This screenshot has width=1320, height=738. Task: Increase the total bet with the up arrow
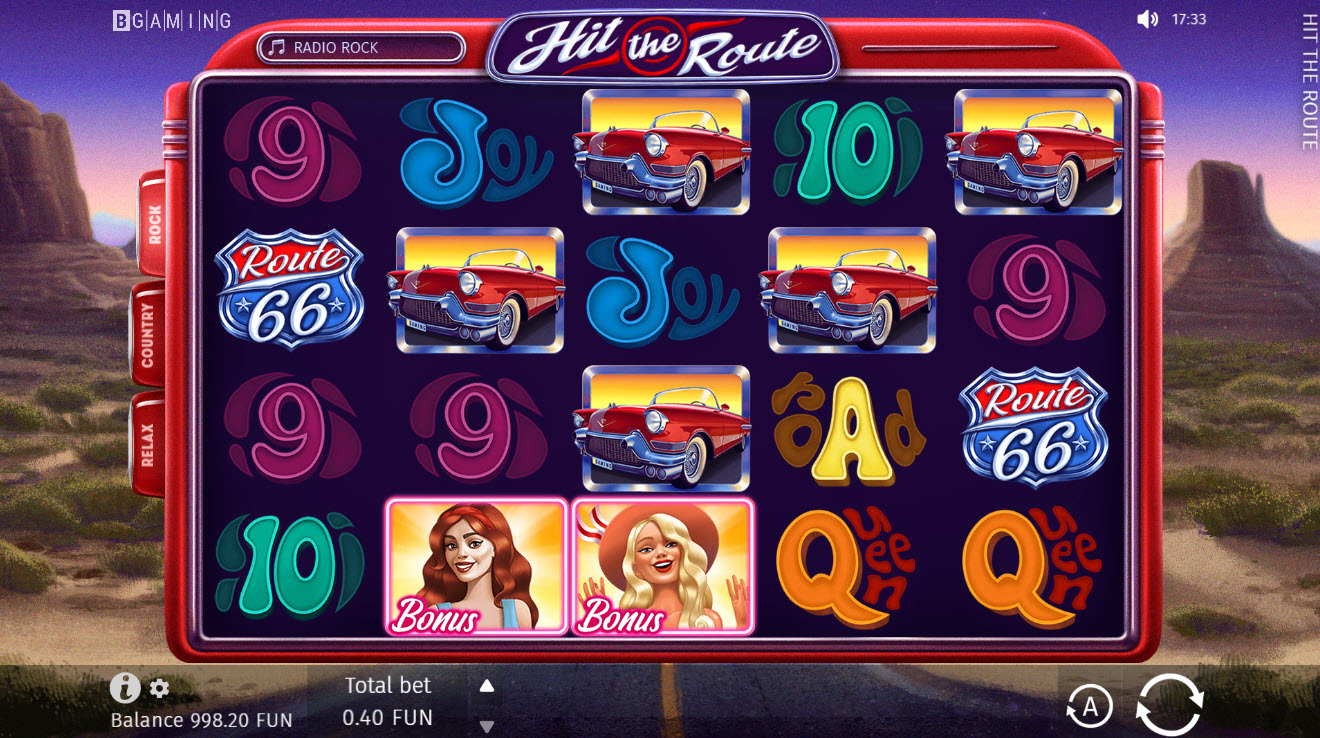[487, 686]
